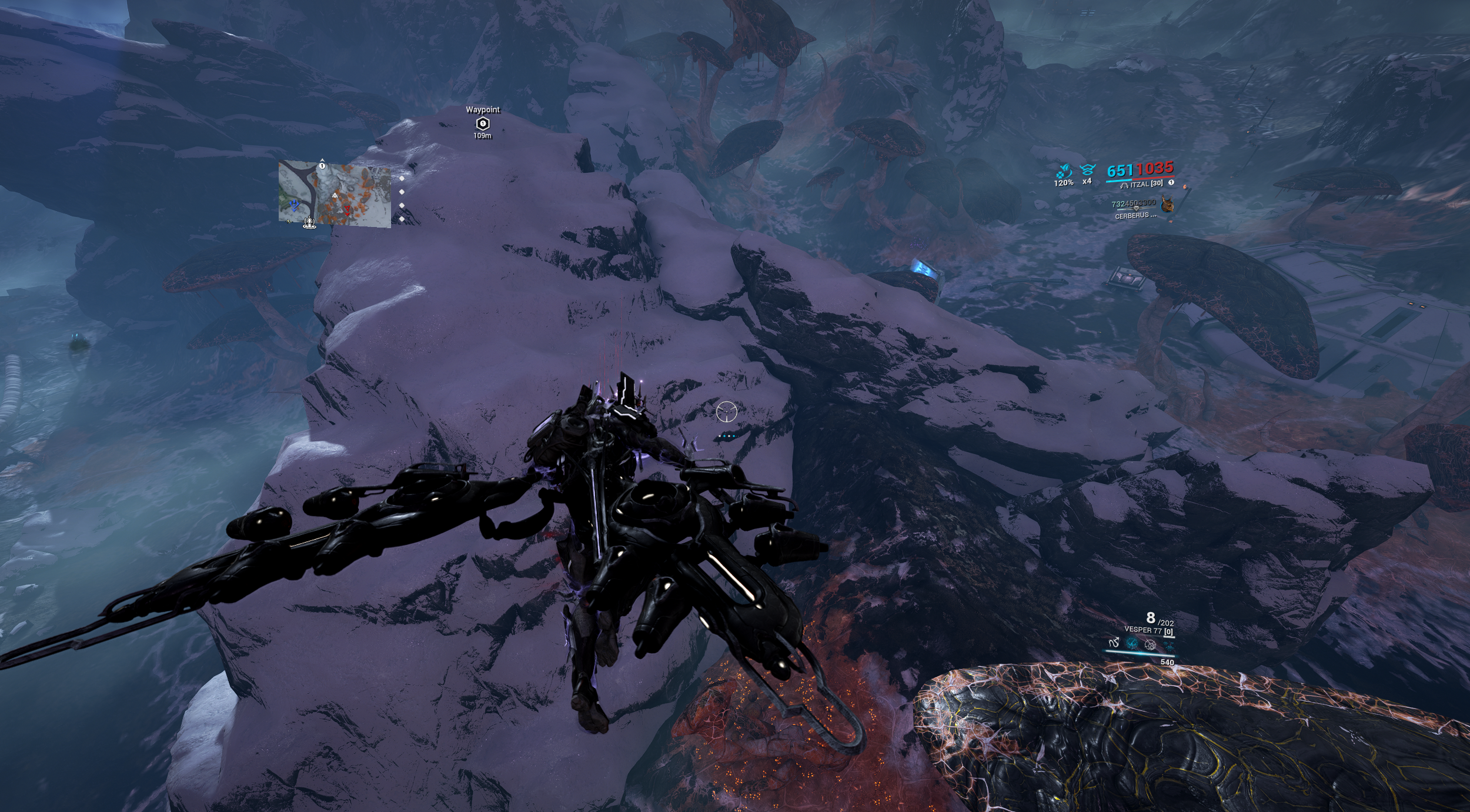1470x812 pixels.
Task: Select the blue objective marker on minimap
Action: 295,205
